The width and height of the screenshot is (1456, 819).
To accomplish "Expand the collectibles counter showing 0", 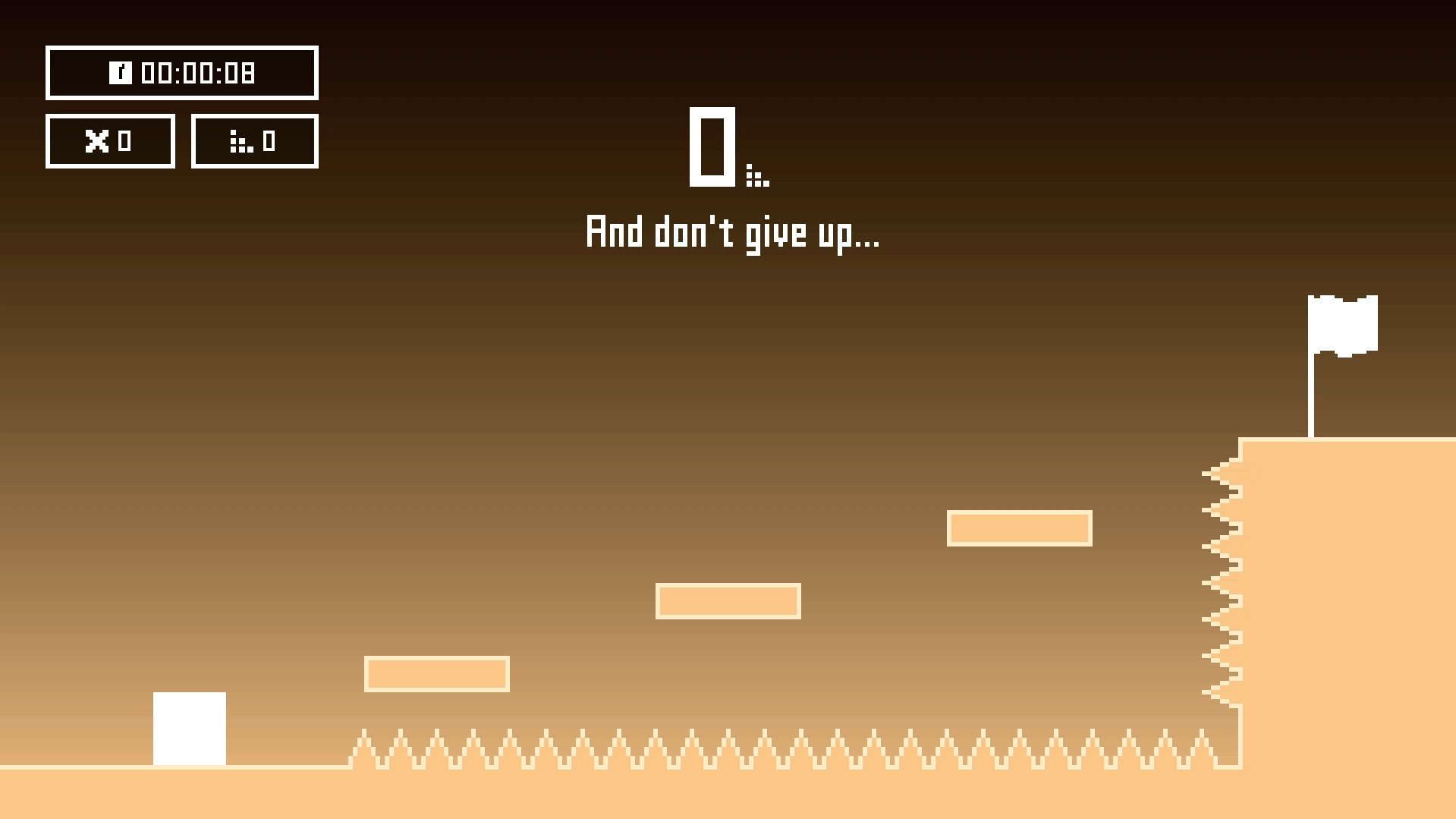I will [x=269, y=140].
